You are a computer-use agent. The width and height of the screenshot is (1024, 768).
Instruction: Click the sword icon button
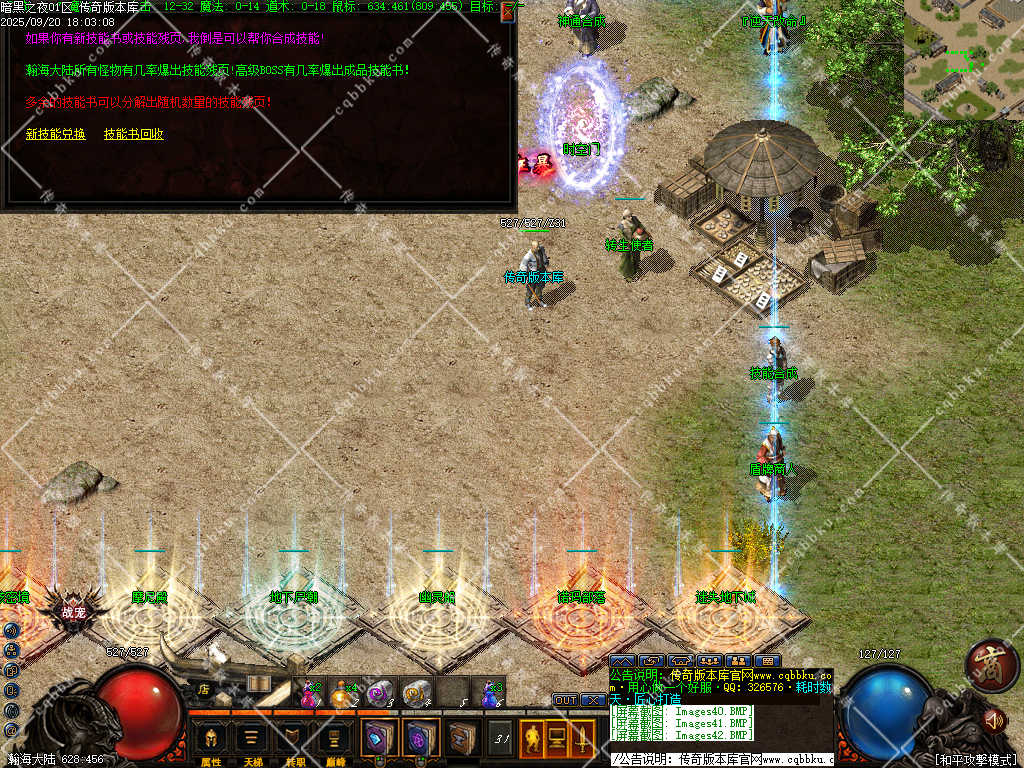581,739
